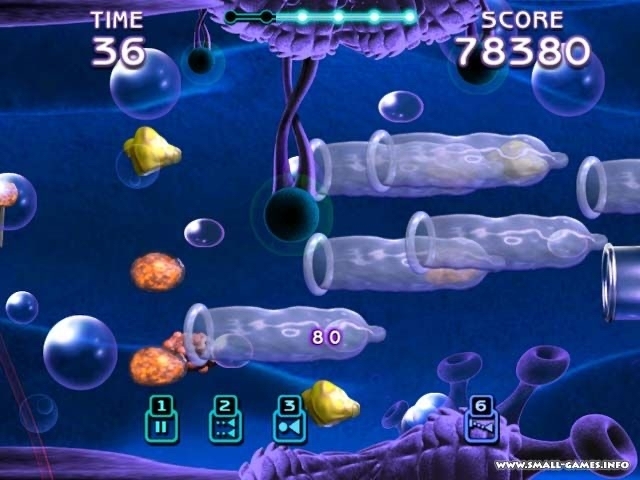The height and width of the screenshot is (480, 640).
Task: Use power-up slot 3 with dot and triangle
Action: [288, 420]
